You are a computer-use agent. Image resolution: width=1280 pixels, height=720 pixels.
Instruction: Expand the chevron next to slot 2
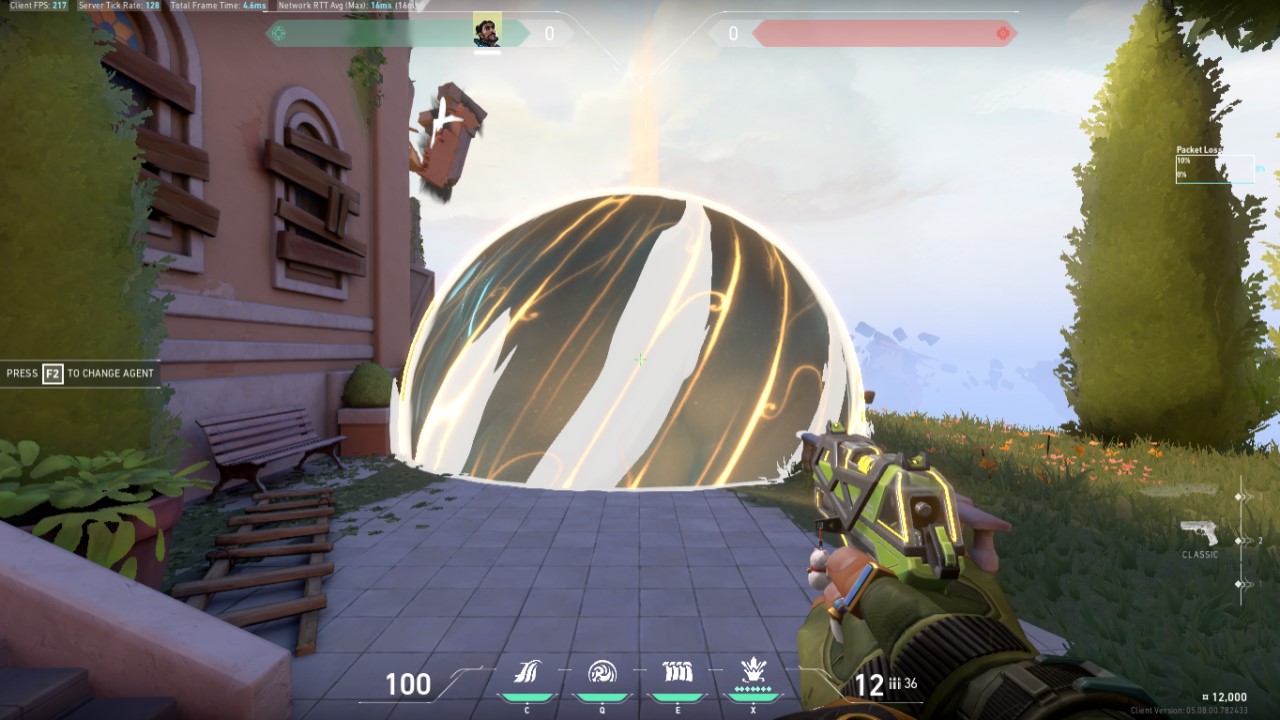pos(1249,541)
